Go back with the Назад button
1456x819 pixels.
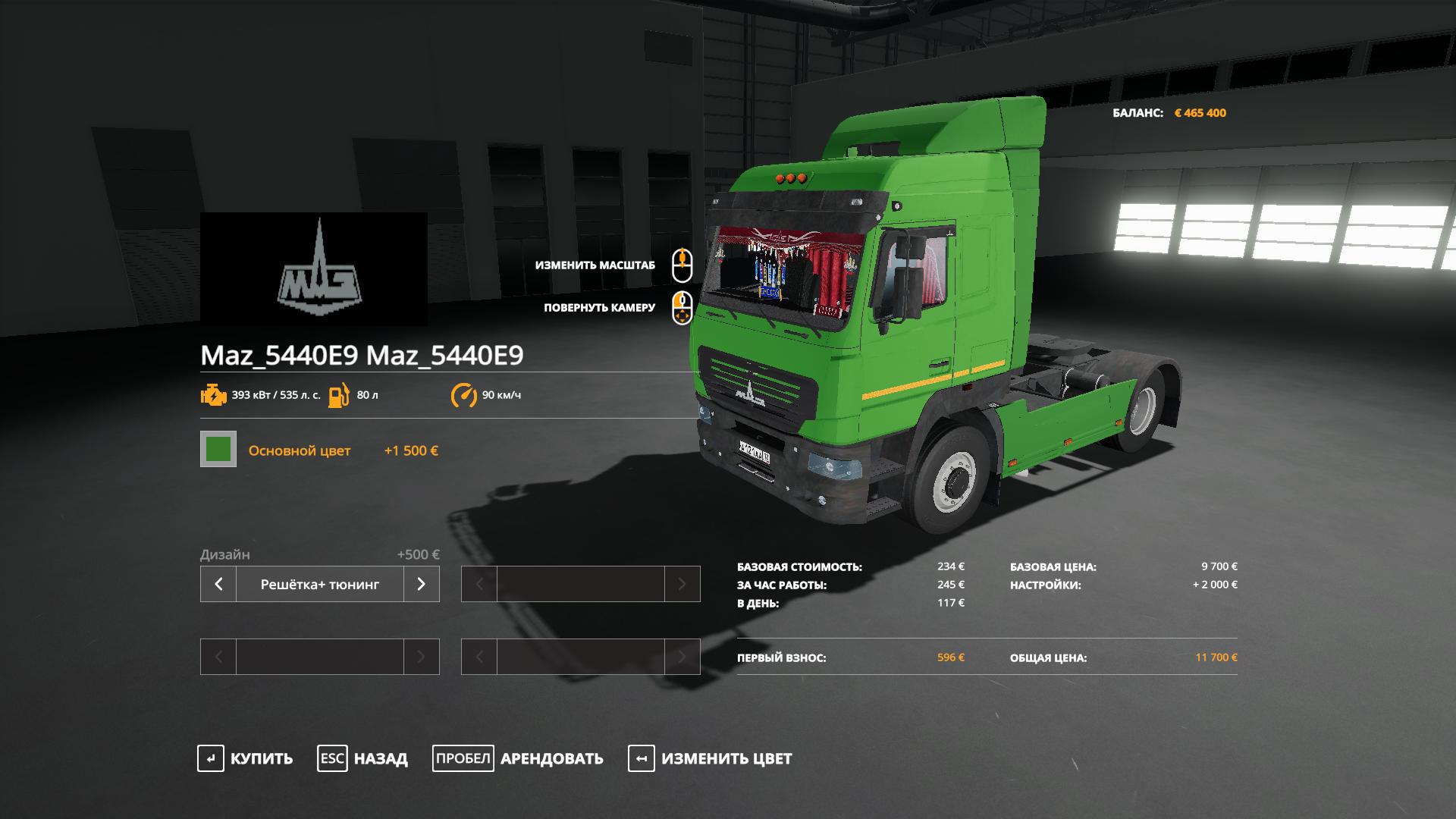coord(363,758)
